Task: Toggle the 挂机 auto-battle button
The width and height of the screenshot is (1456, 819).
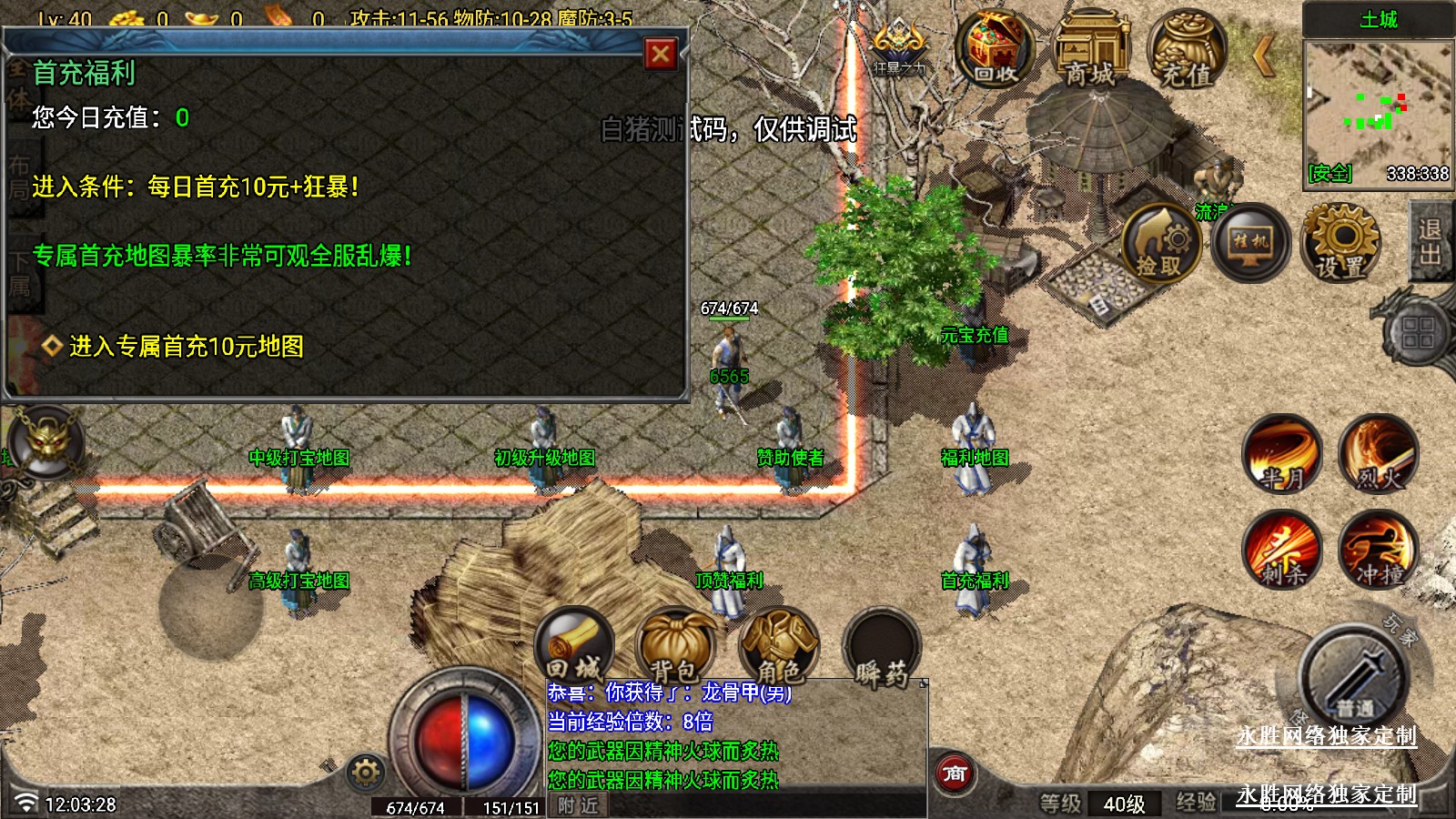Action: tap(1250, 243)
